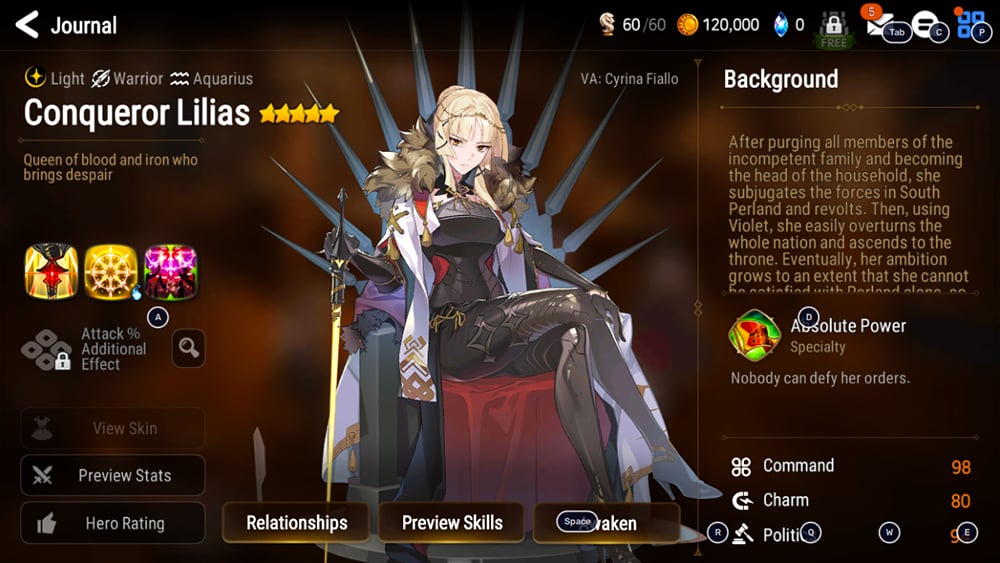Click the locked imprint diamond icon

[47, 349]
